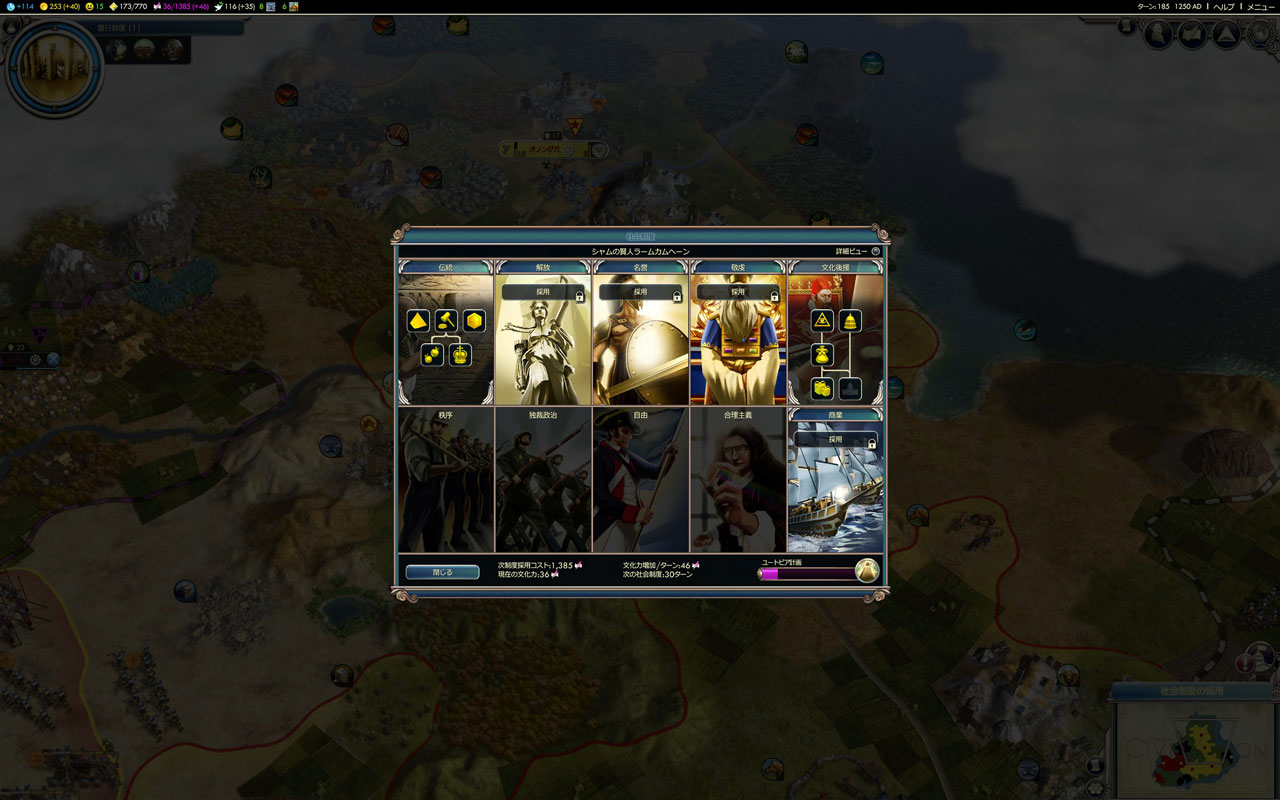The height and width of the screenshot is (800, 1280).
Task: Click the Rationalism (合理主義) policy branch panel
Action: (738, 480)
